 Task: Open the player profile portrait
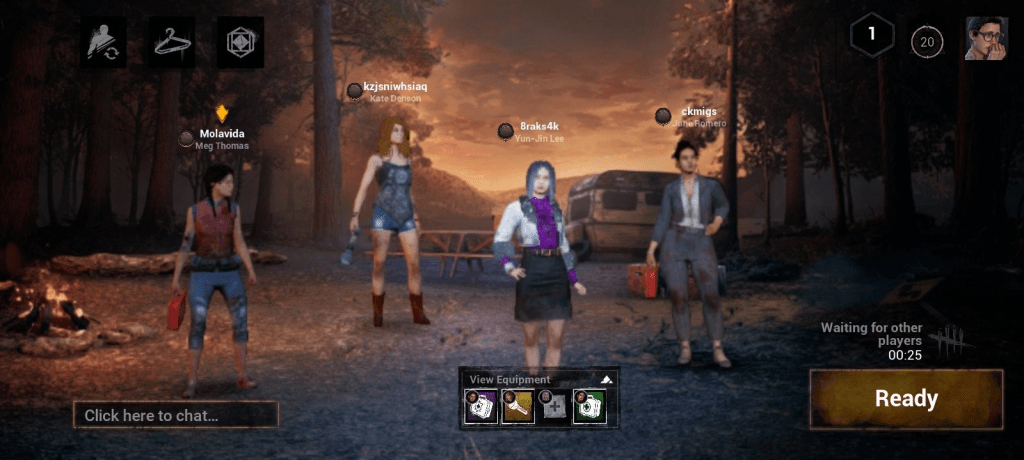click(985, 39)
